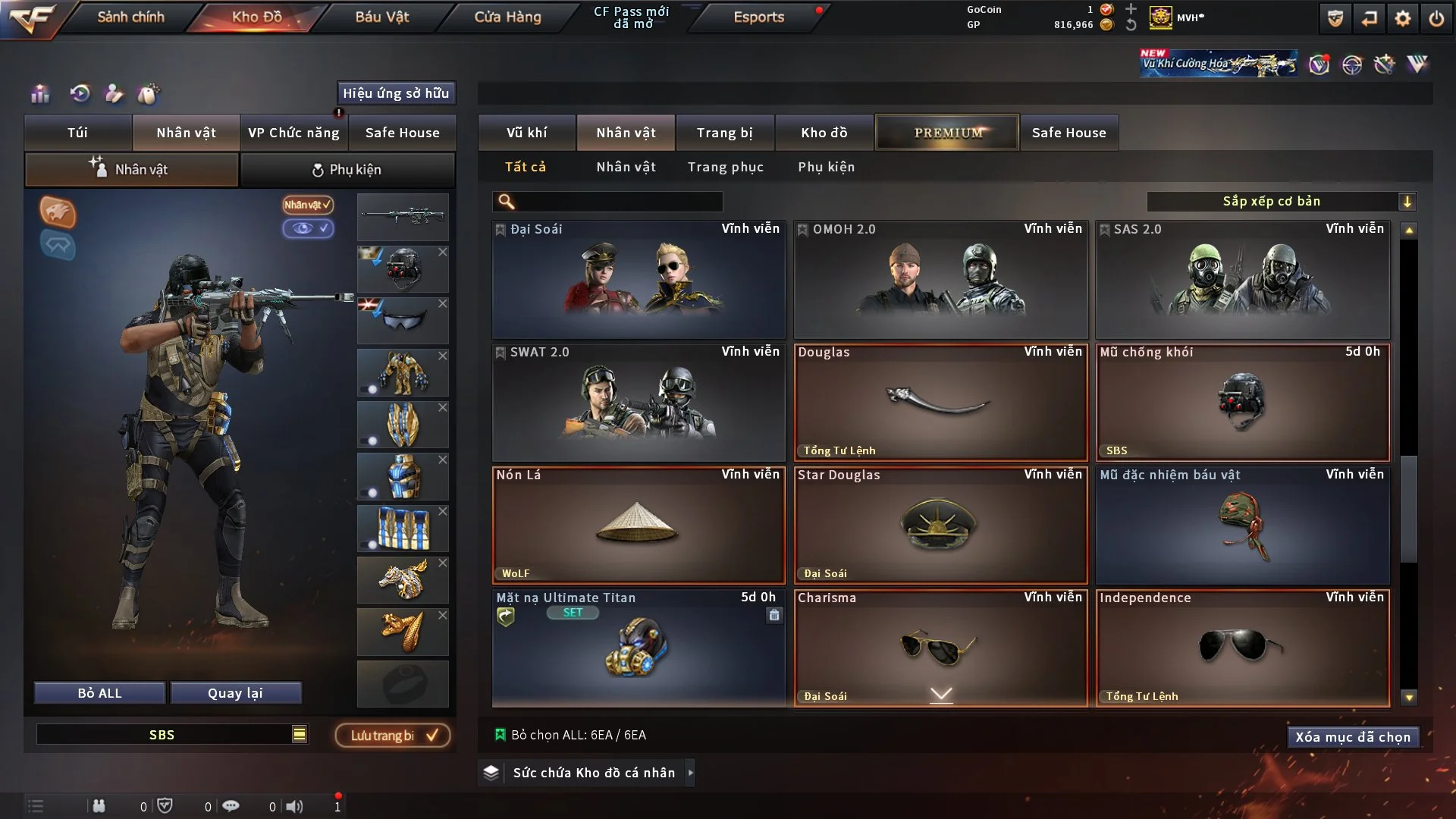The image size is (1456, 819).
Task: Open the Phụ kiện accessories panel
Action: tap(347, 170)
